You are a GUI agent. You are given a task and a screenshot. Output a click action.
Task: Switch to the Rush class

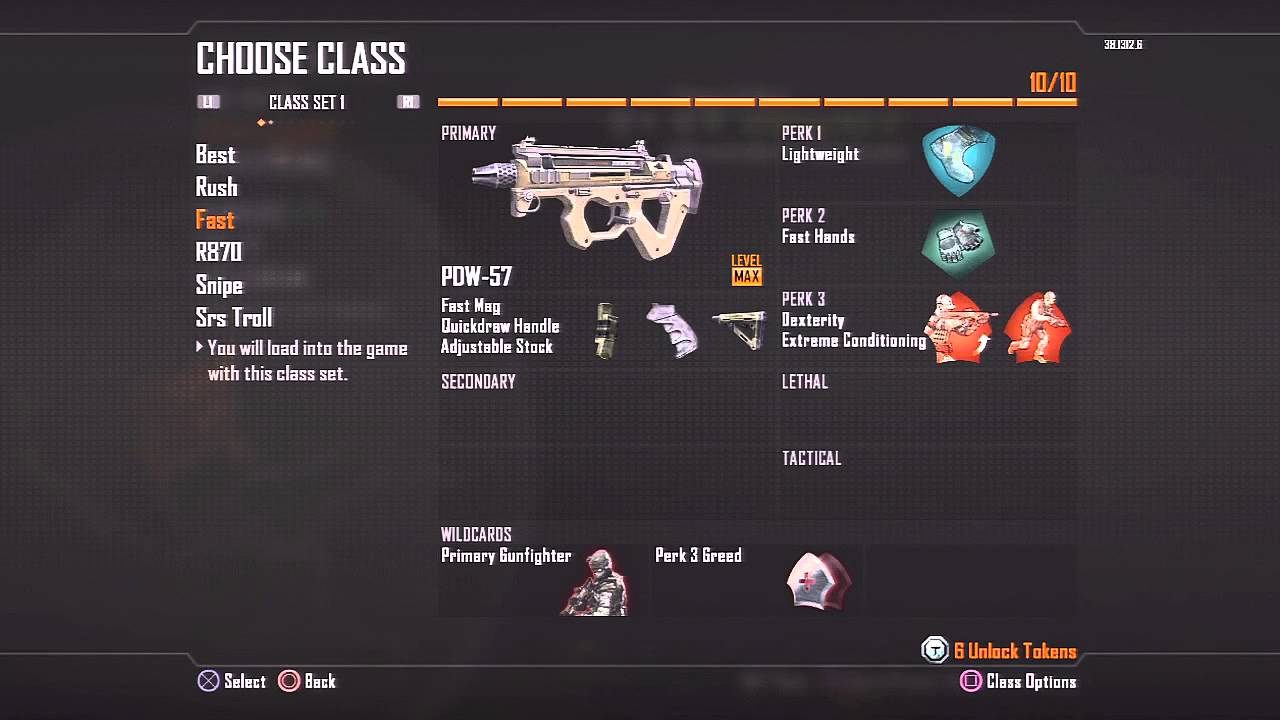pyautogui.click(x=216, y=187)
